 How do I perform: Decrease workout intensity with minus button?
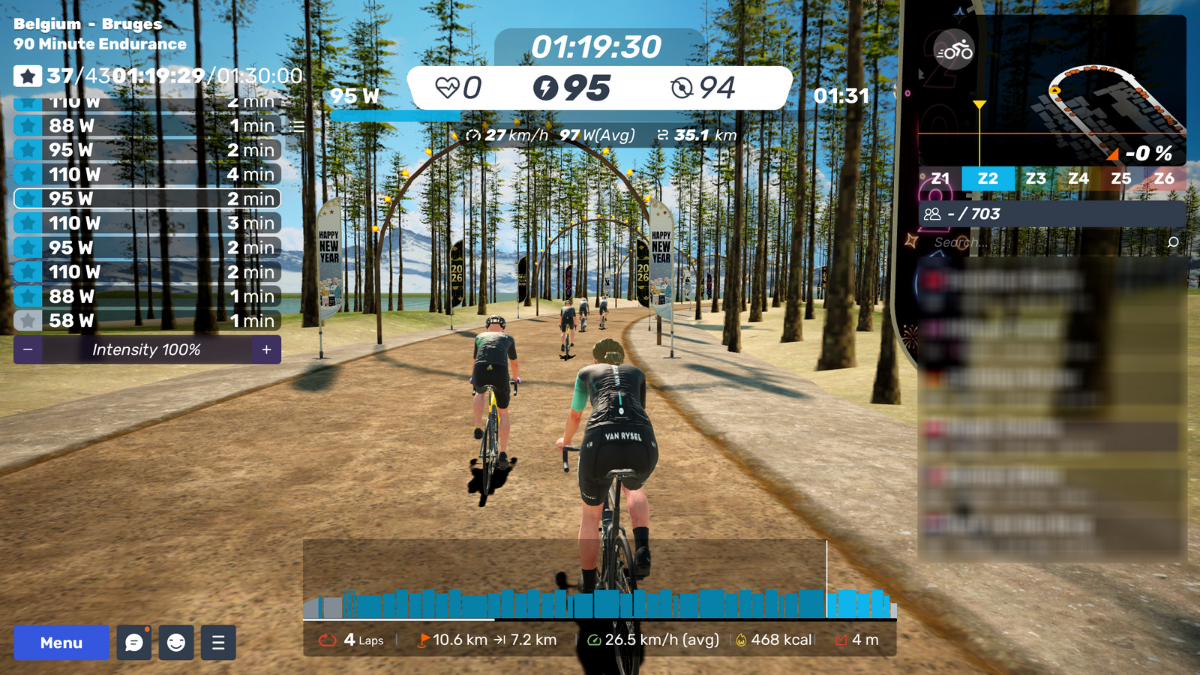tap(28, 350)
